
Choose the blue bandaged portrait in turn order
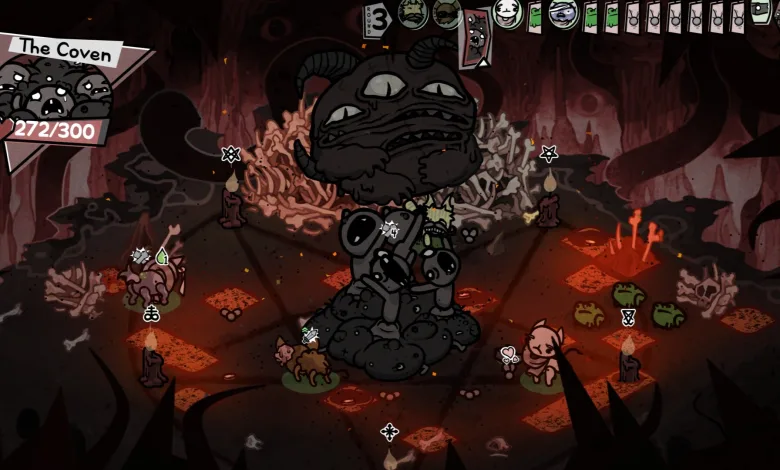point(563,14)
